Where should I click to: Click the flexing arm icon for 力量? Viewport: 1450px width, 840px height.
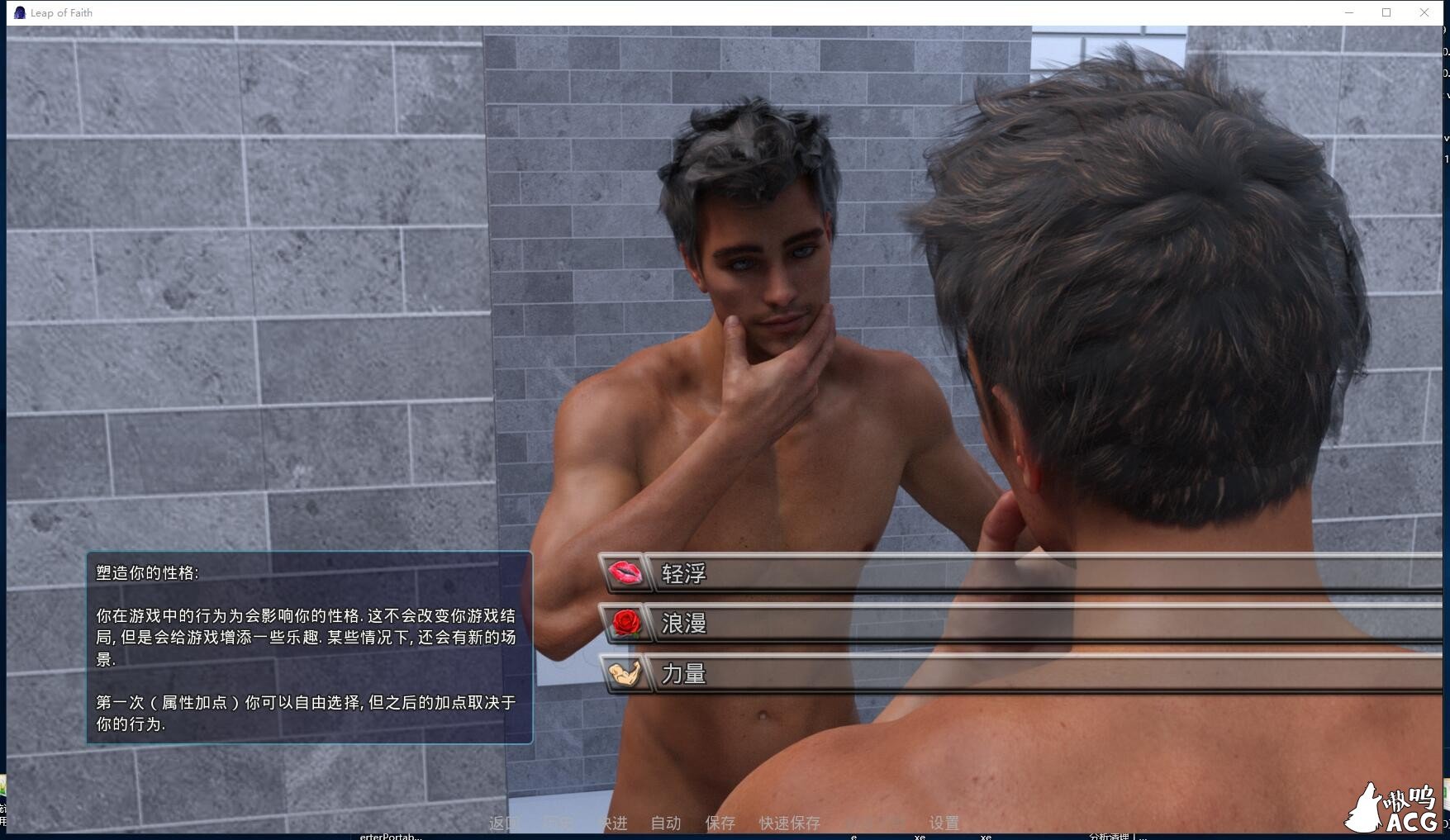(626, 674)
